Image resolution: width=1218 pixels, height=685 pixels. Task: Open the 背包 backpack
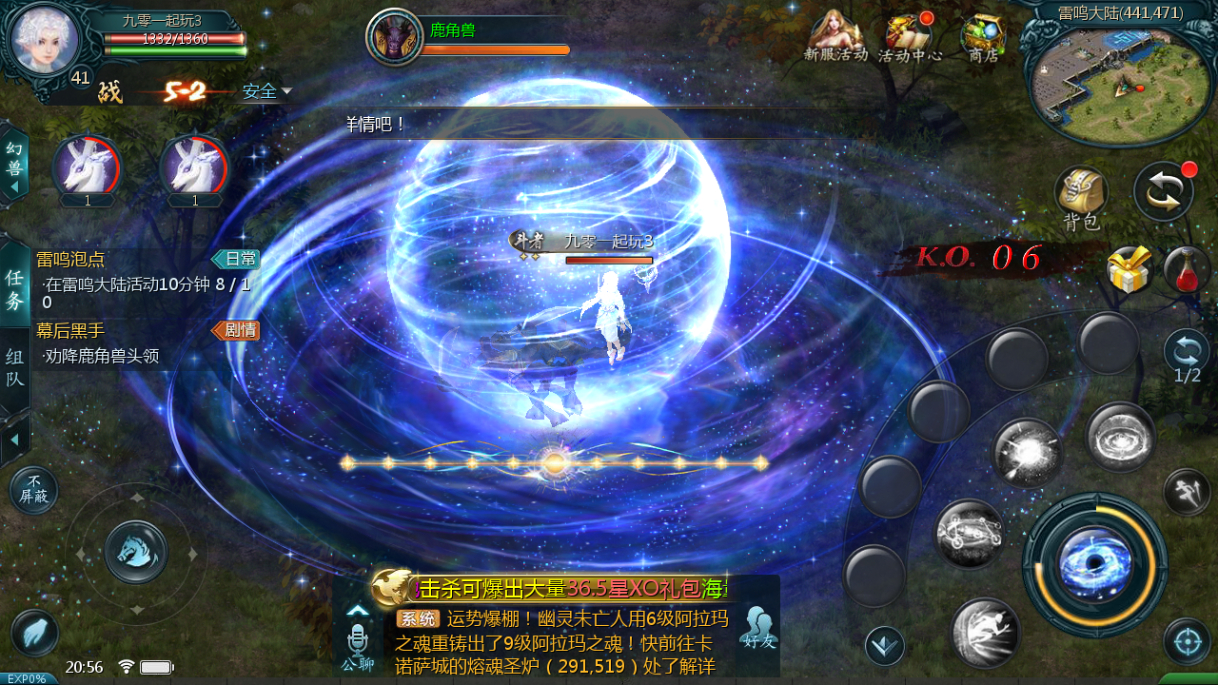pyautogui.click(x=1081, y=196)
